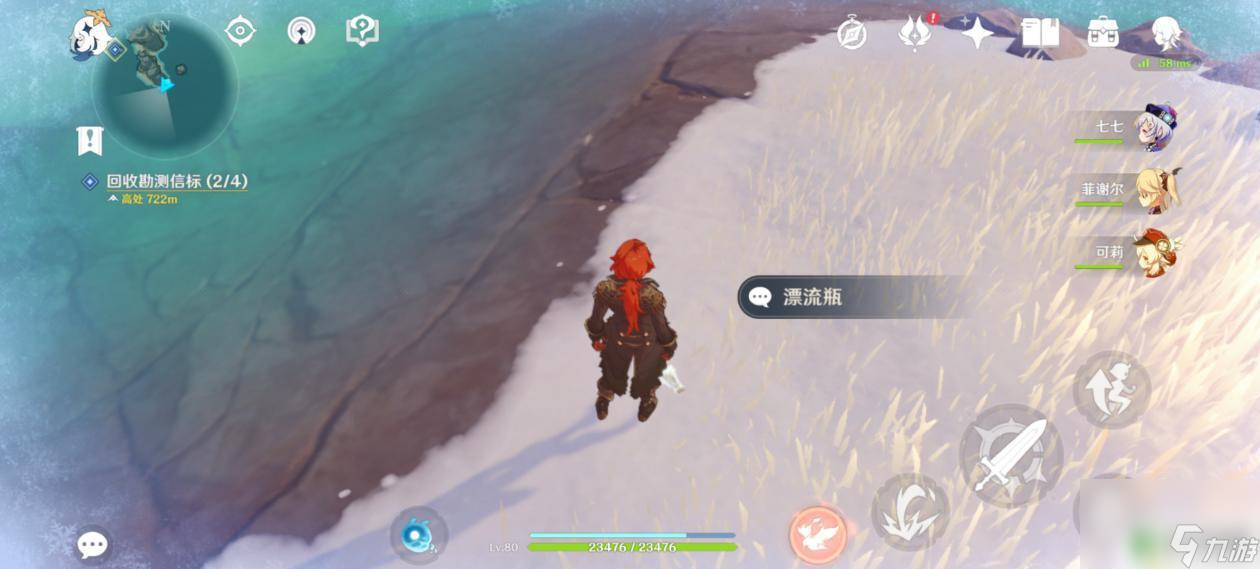Open the question mark tutorial icon
Viewport: 1260px width, 569px height.
point(361,31)
